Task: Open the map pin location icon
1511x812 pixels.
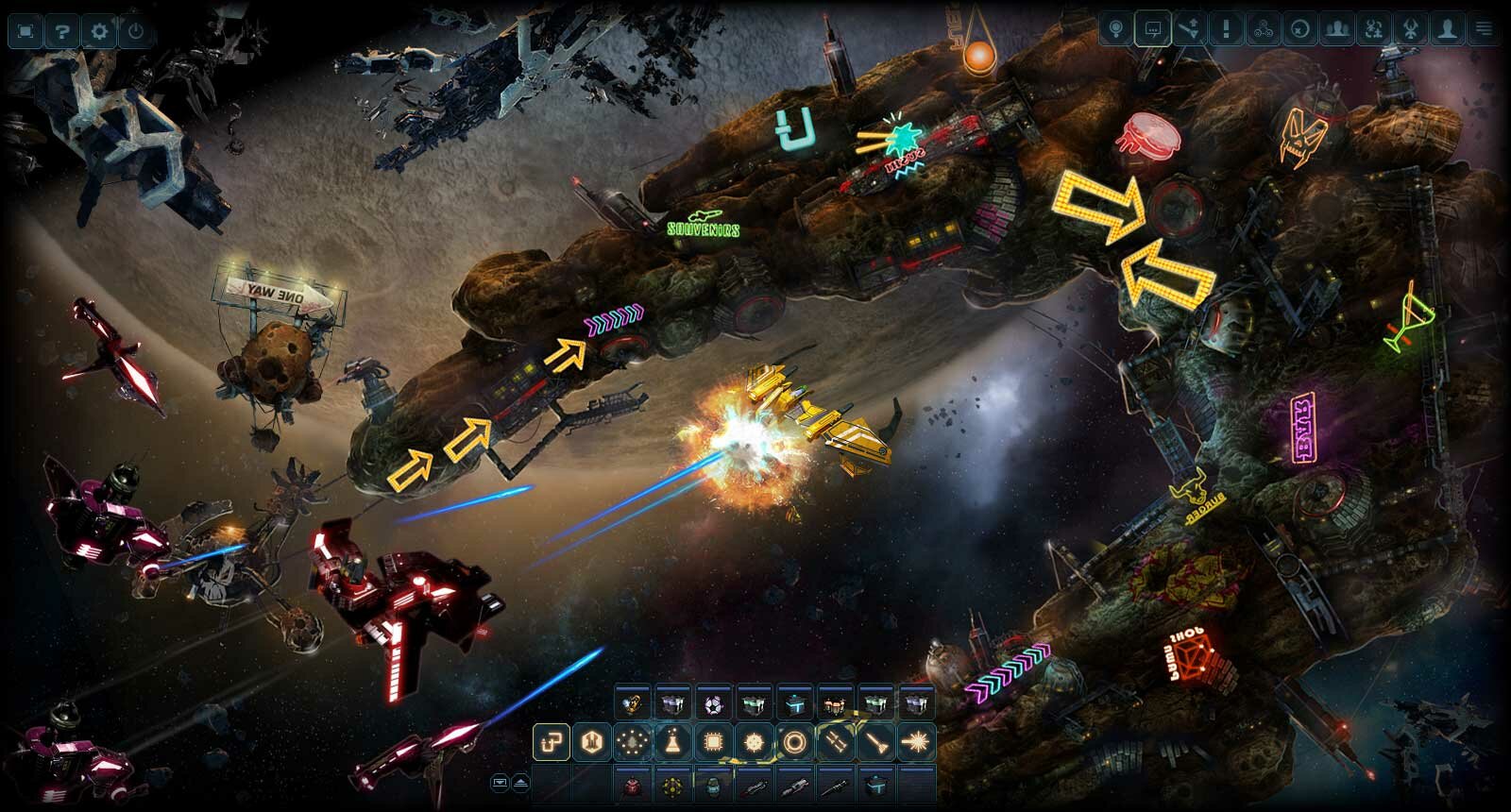Action: (x=1116, y=29)
